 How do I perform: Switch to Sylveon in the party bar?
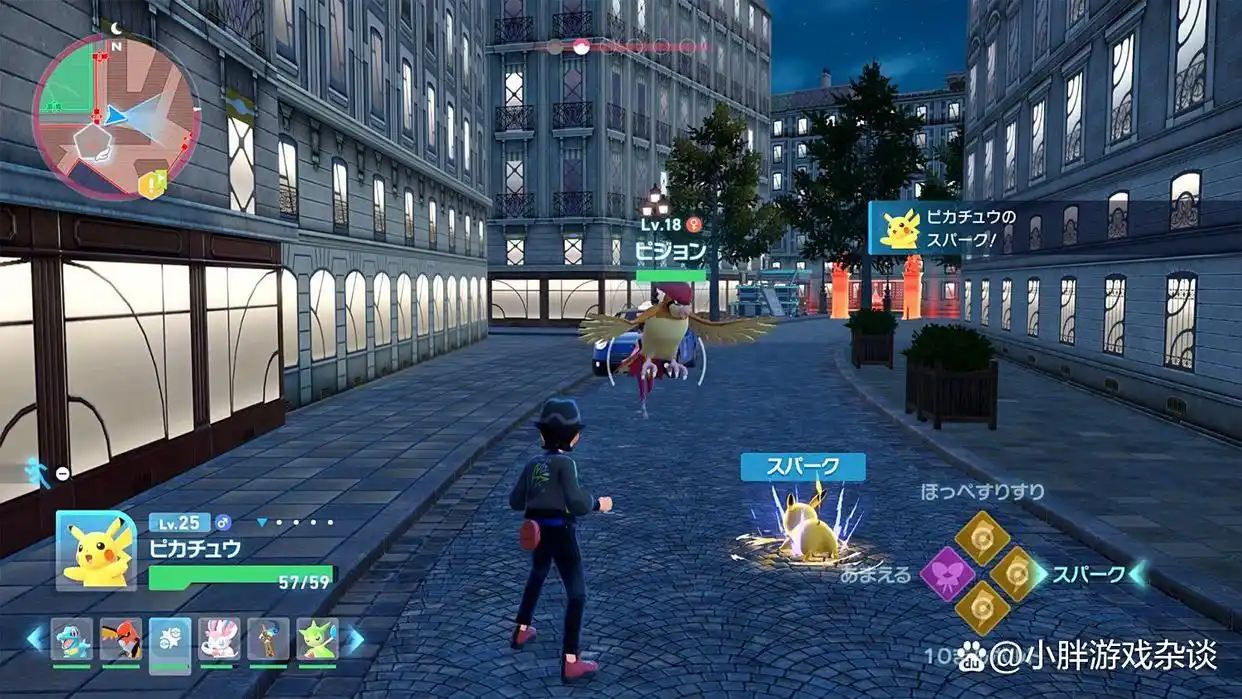(219, 638)
